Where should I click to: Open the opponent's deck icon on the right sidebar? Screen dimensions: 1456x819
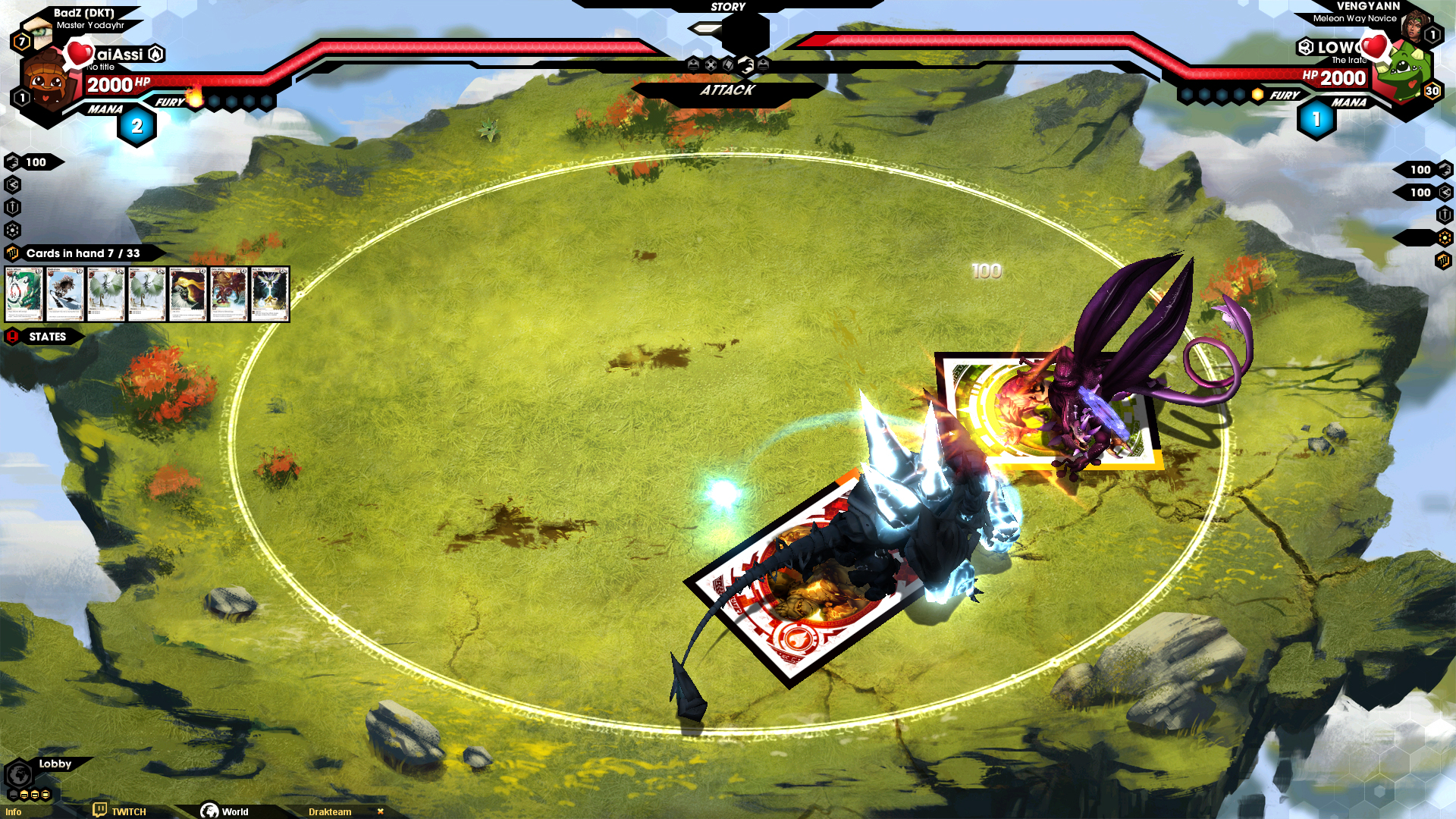1443,259
